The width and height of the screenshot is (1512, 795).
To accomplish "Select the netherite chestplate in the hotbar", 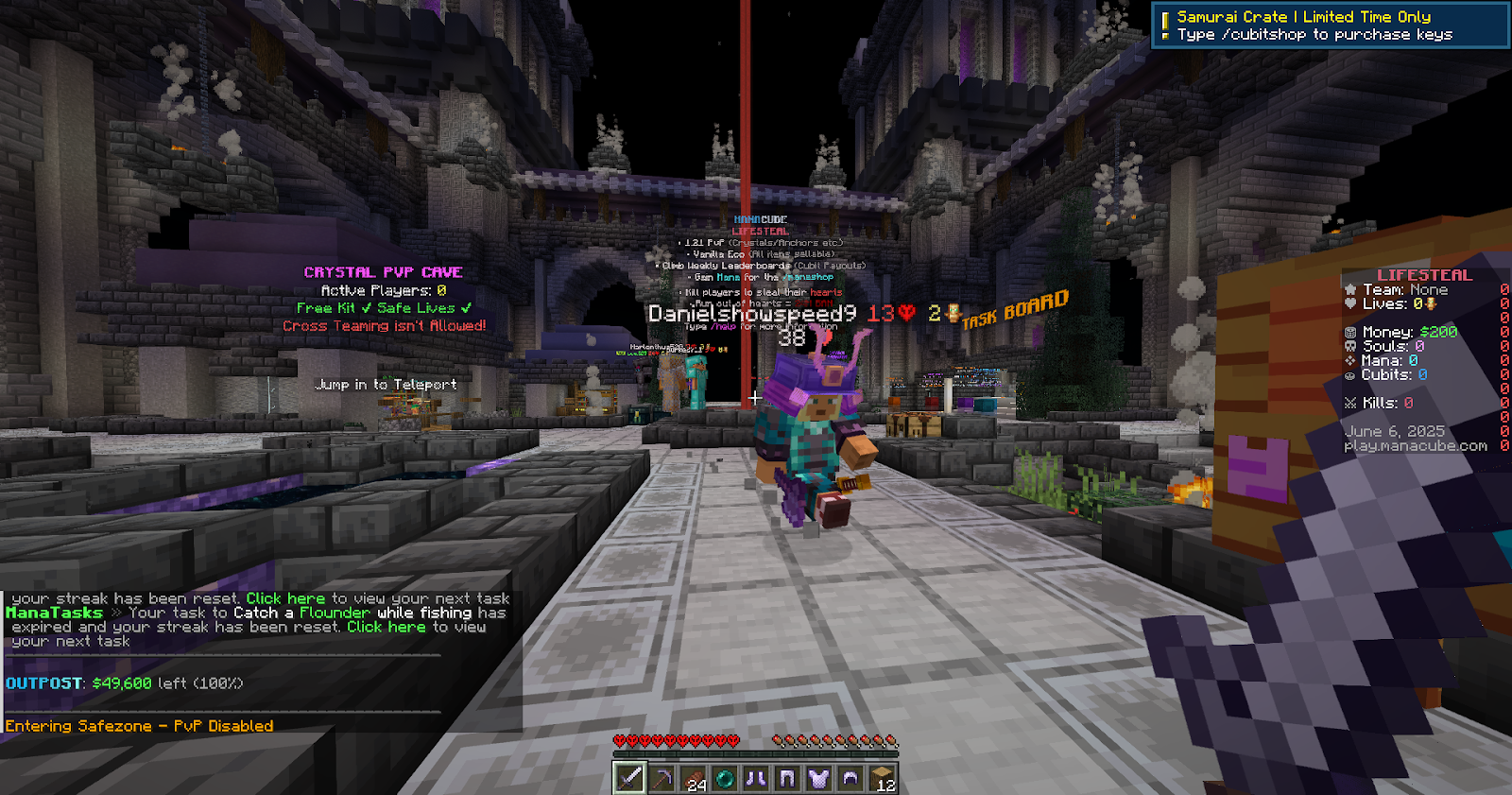I will pos(818,778).
